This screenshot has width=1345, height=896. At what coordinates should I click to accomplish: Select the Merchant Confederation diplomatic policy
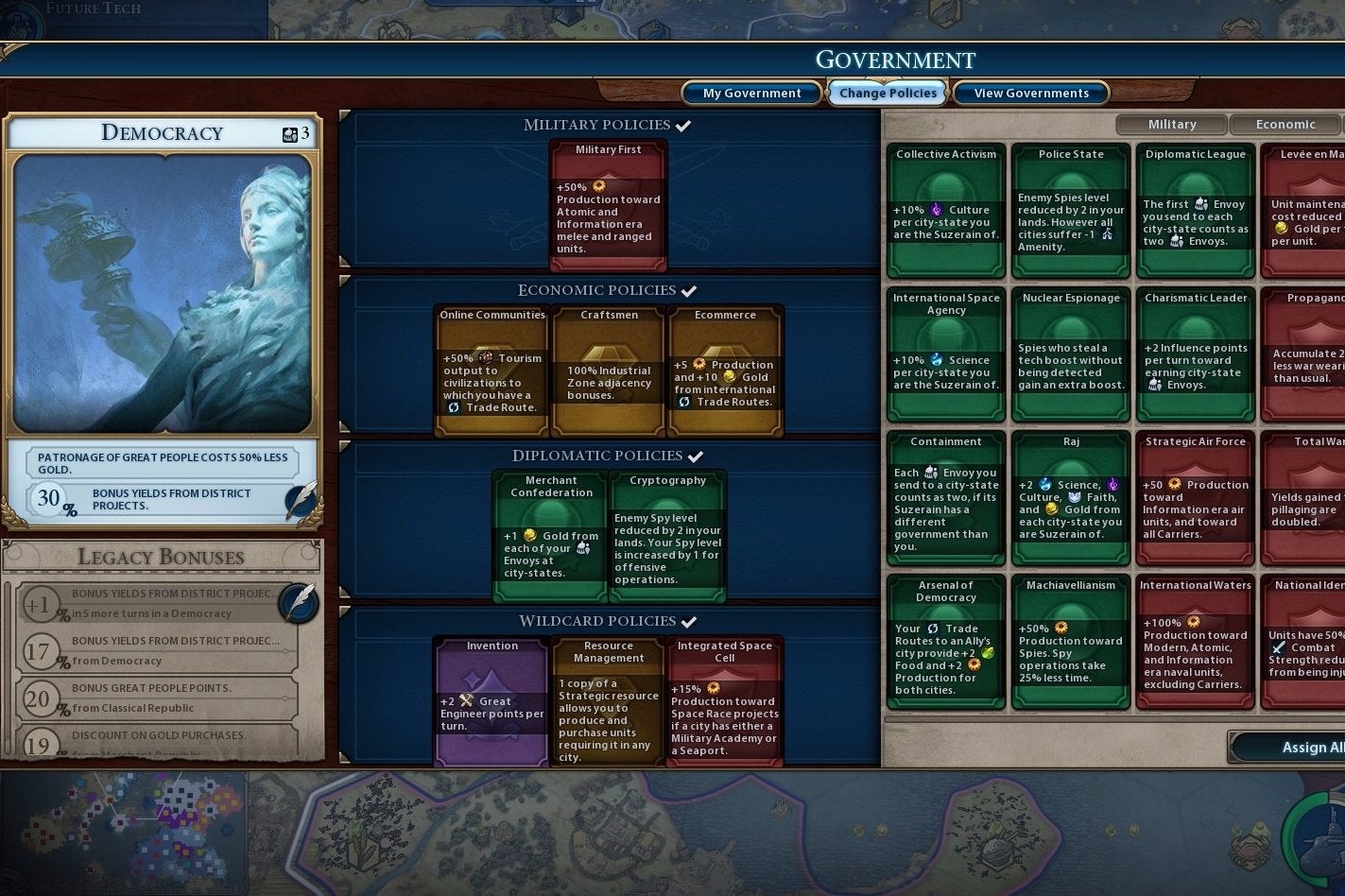pos(549,534)
